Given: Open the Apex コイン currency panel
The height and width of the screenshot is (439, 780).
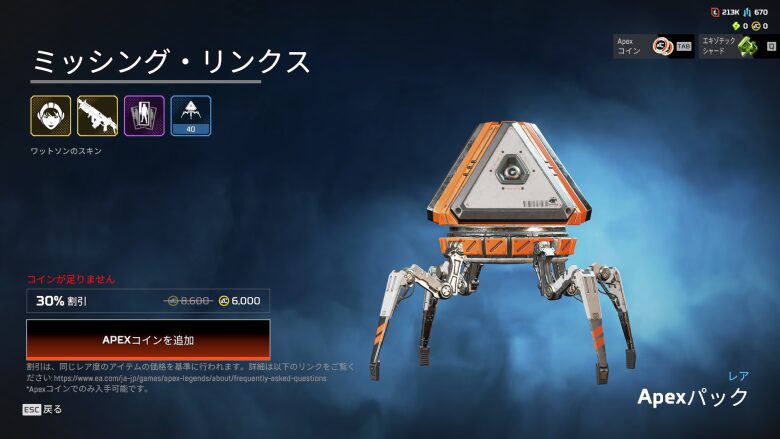Looking at the screenshot, I should 654,45.
